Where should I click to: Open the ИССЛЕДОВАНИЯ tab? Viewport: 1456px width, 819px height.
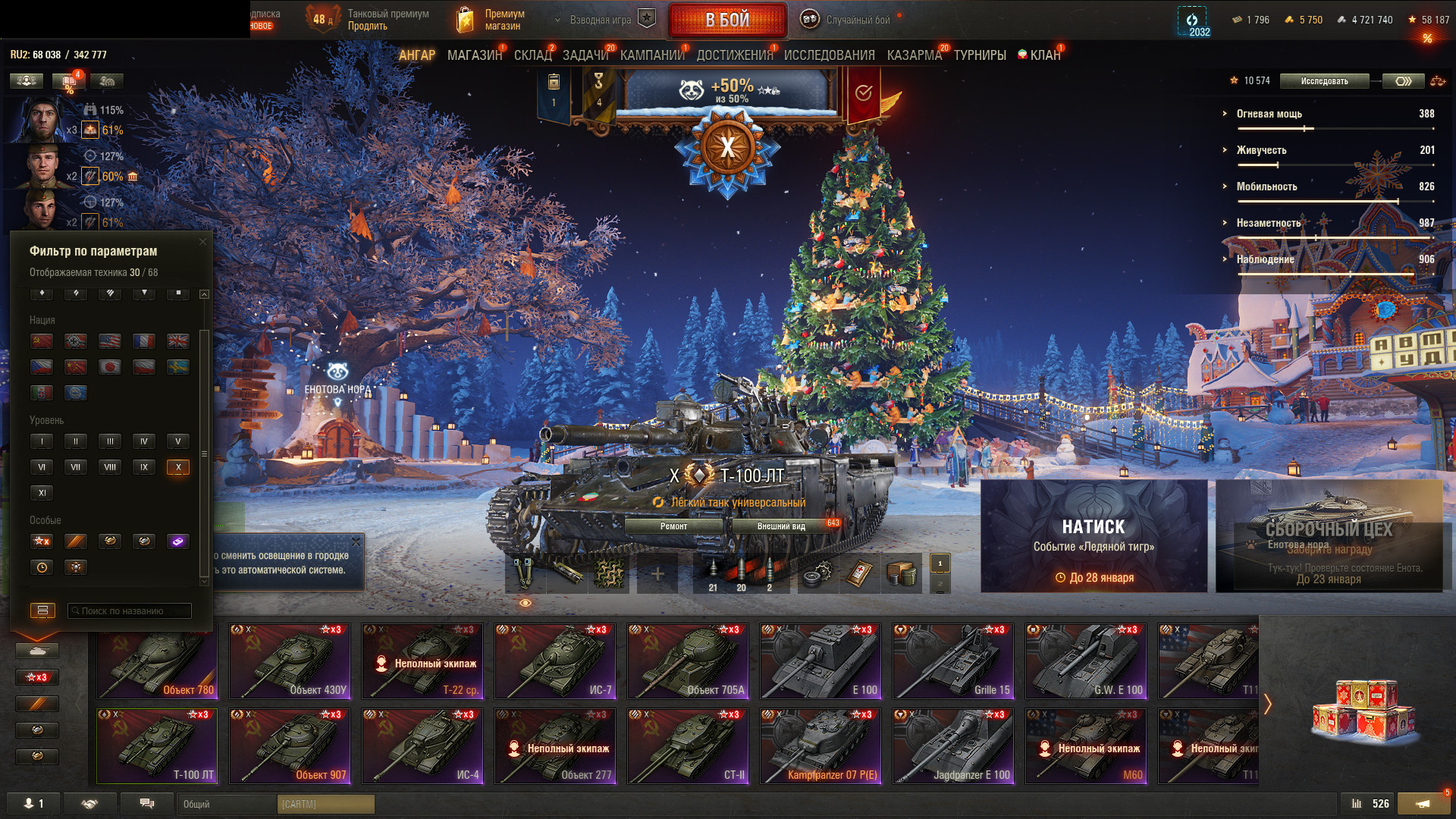(829, 55)
